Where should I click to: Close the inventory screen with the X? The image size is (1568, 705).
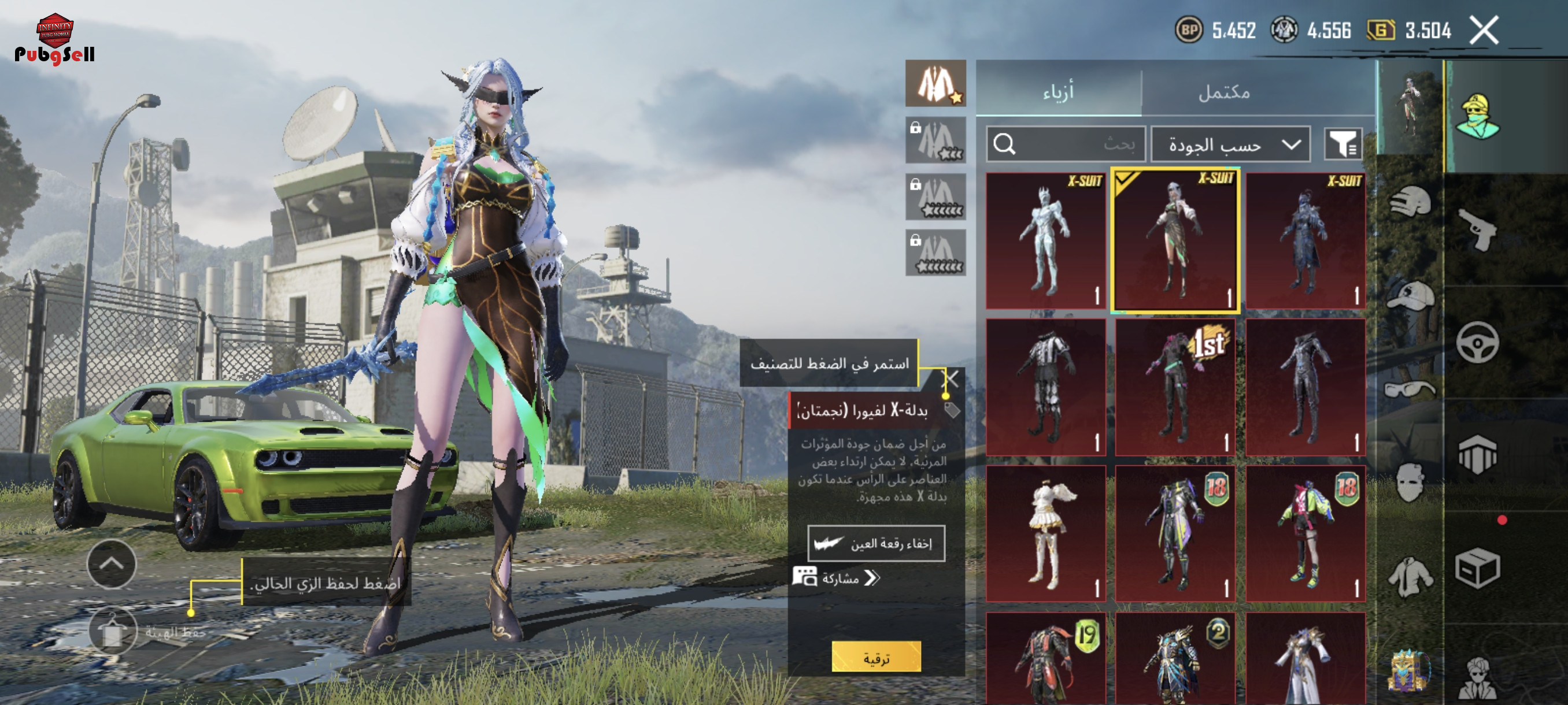pos(1484,31)
